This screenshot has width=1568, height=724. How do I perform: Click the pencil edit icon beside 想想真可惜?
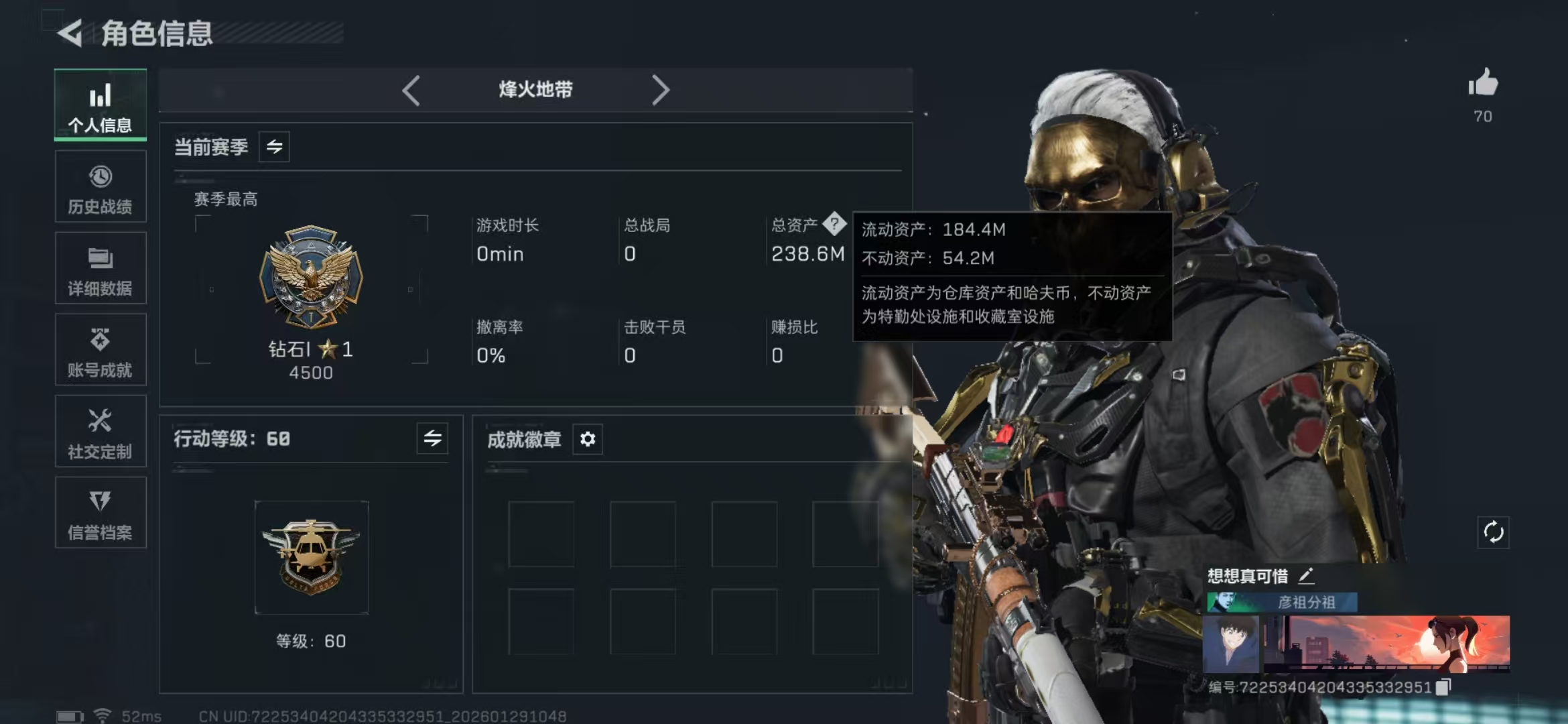pos(1305,575)
